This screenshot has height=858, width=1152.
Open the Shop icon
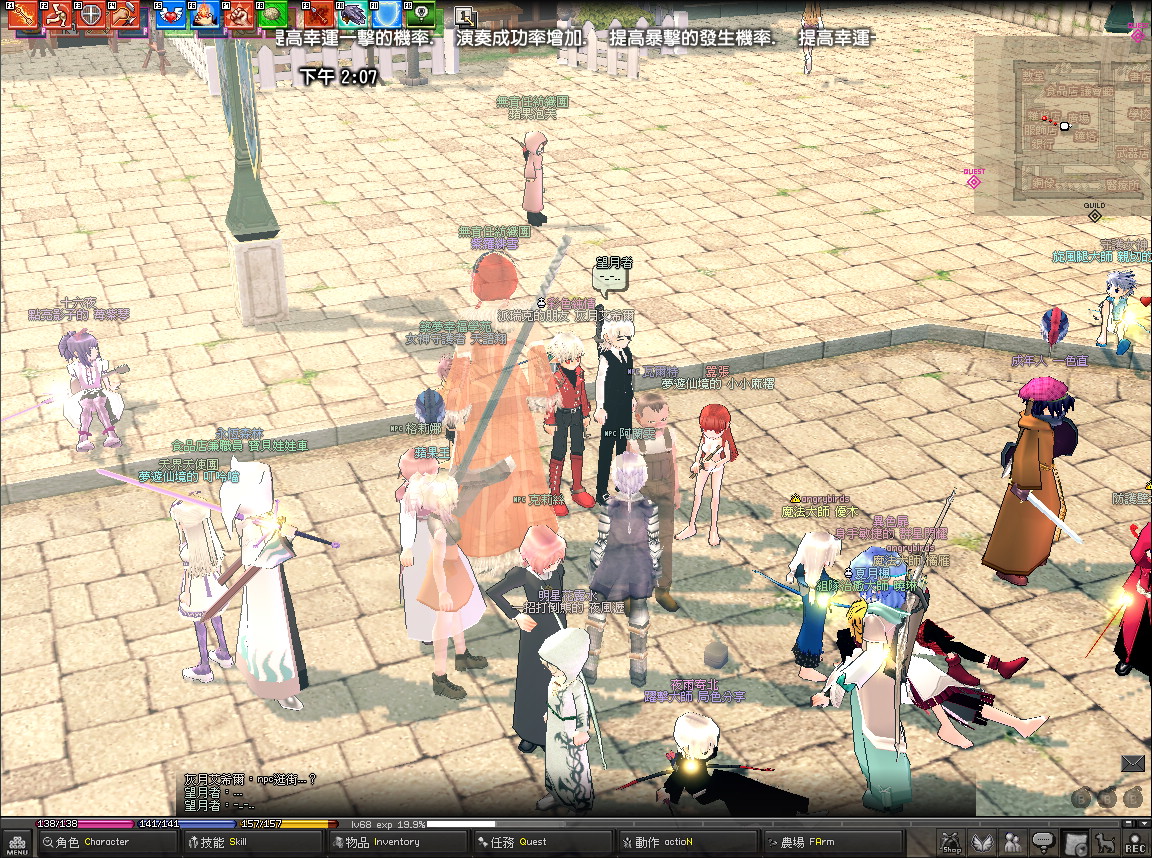coord(951,843)
